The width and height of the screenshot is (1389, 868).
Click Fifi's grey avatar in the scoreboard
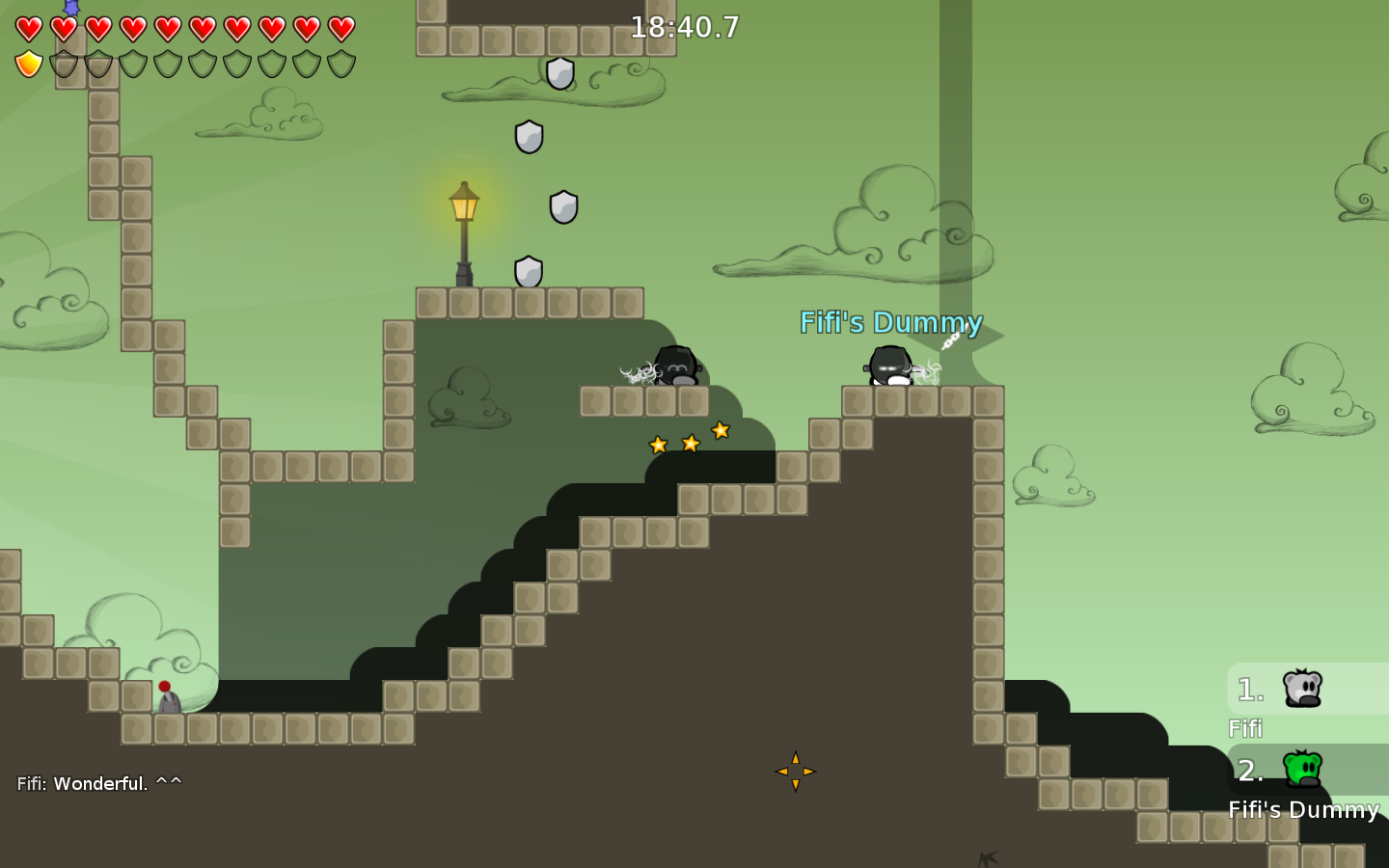1302,688
